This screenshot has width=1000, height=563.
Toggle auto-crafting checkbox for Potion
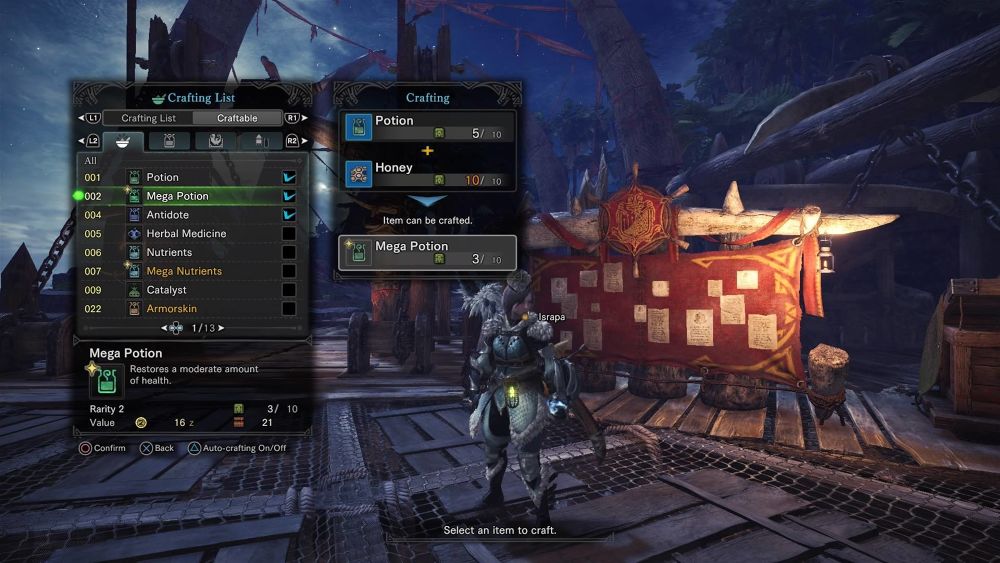(x=289, y=177)
